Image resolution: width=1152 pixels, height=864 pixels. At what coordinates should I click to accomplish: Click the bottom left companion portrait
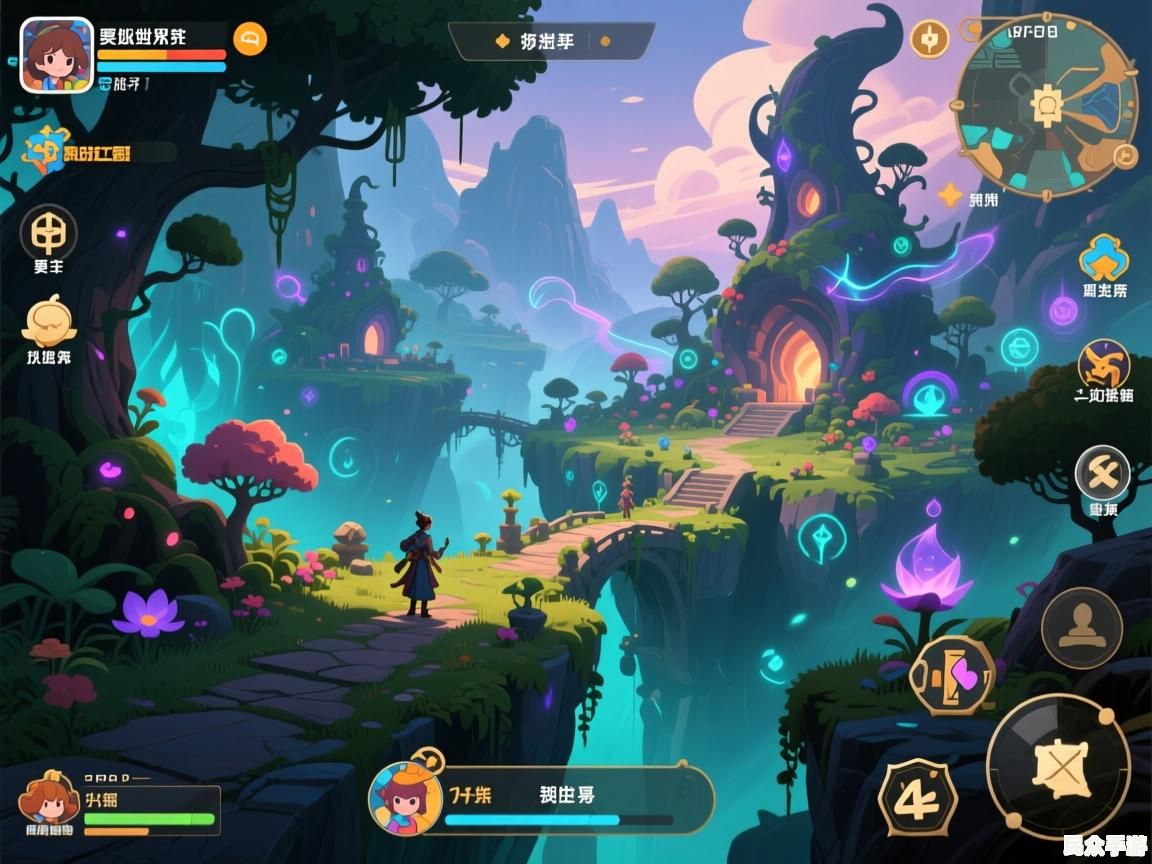pyautogui.click(x=49, y=803)
